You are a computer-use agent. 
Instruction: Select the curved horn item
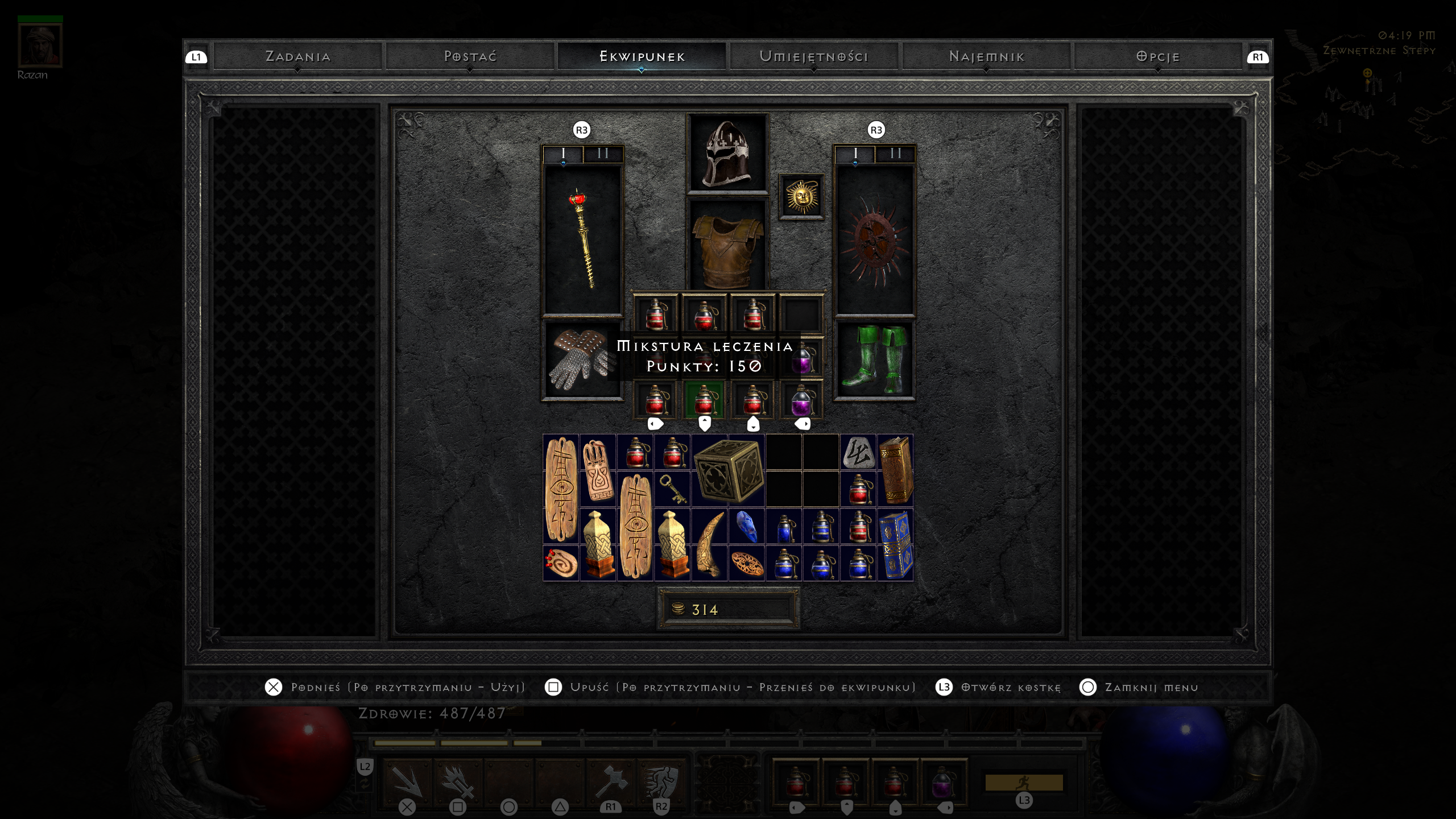pos(709,544)
